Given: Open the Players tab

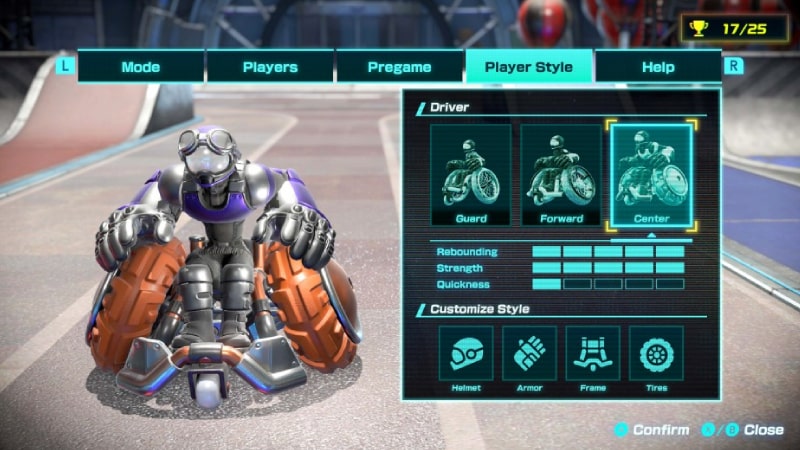Looking at the screenshot, I should (270, 67).
